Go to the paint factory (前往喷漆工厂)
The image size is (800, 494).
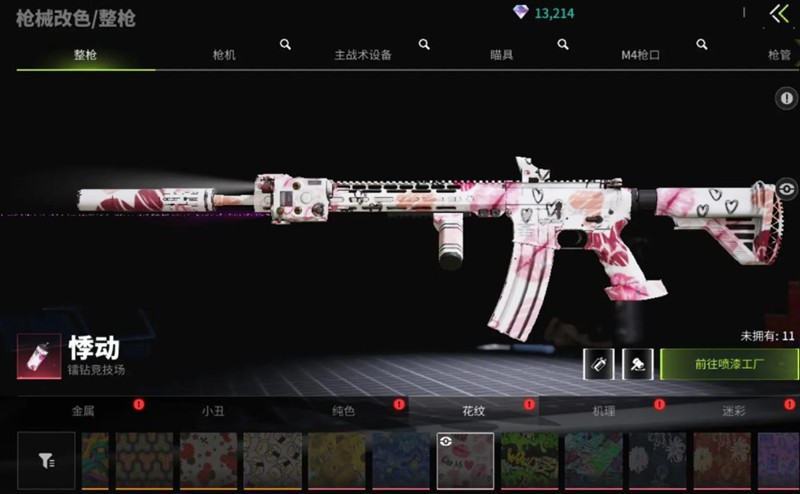[x=729, y=364]
